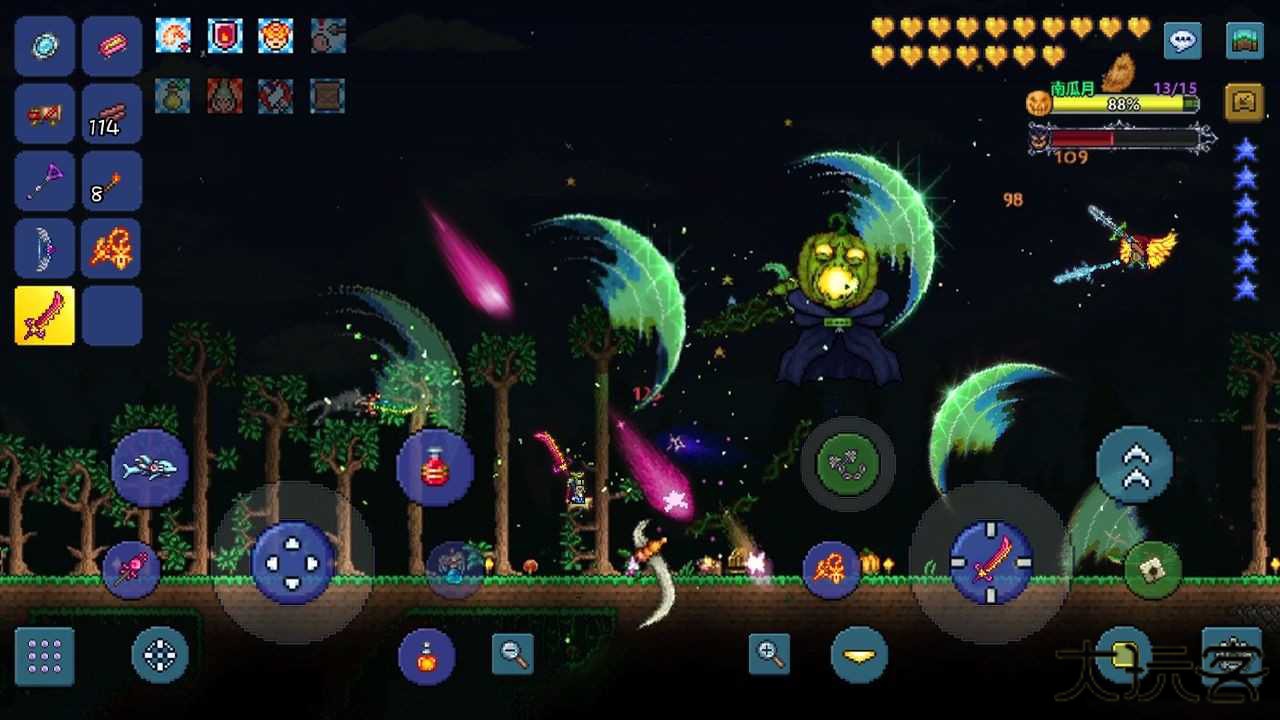This screenshot has width=1280, height=720.
Task: Tap the quick-heal potion bottle button
Action: [x=435, y=467]
